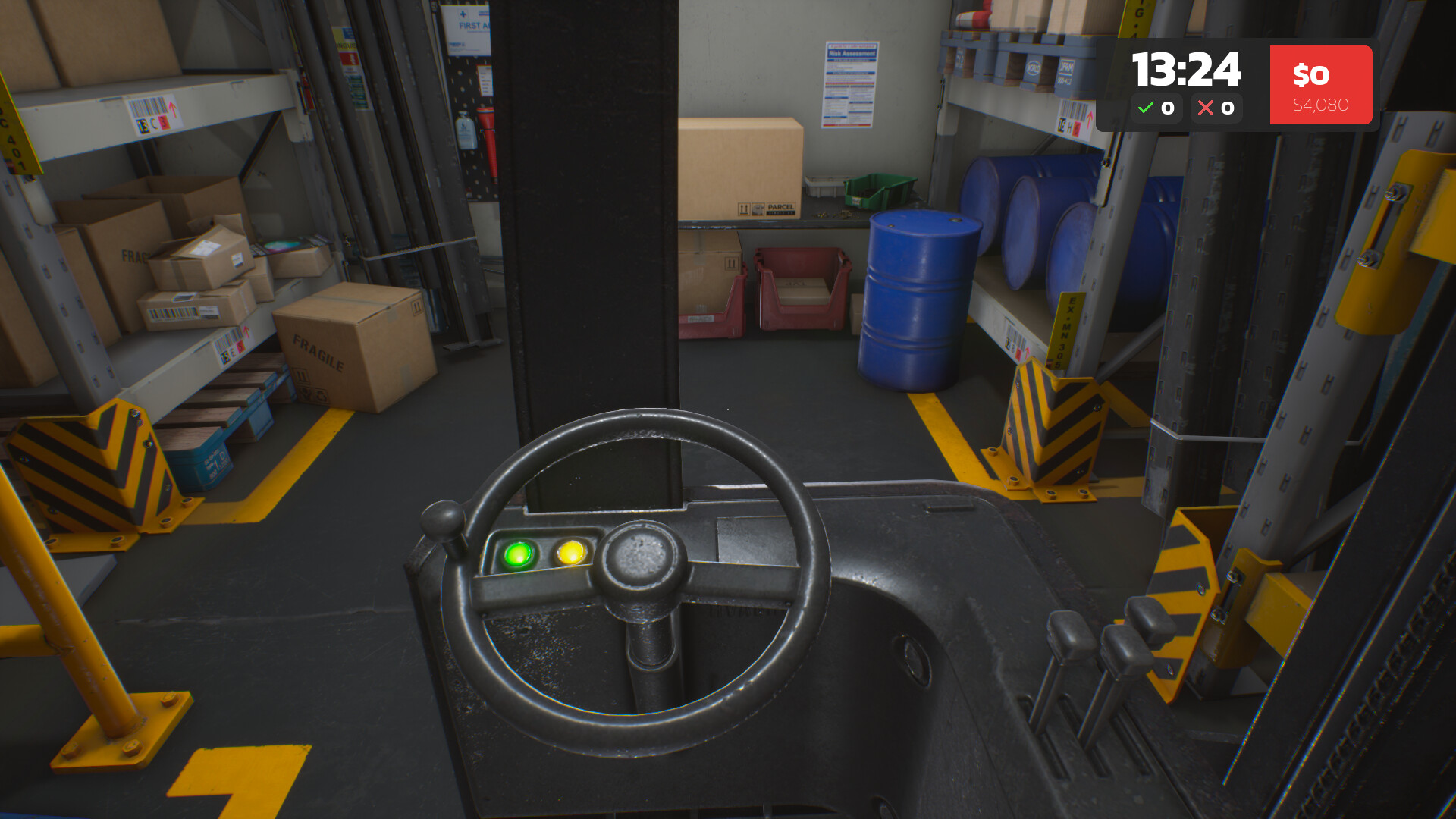Open the timer display showing 13:24
Image resolution: width=1456 pixels, height=819 pixels.
pyautogui.click(x=1185, y=68)
